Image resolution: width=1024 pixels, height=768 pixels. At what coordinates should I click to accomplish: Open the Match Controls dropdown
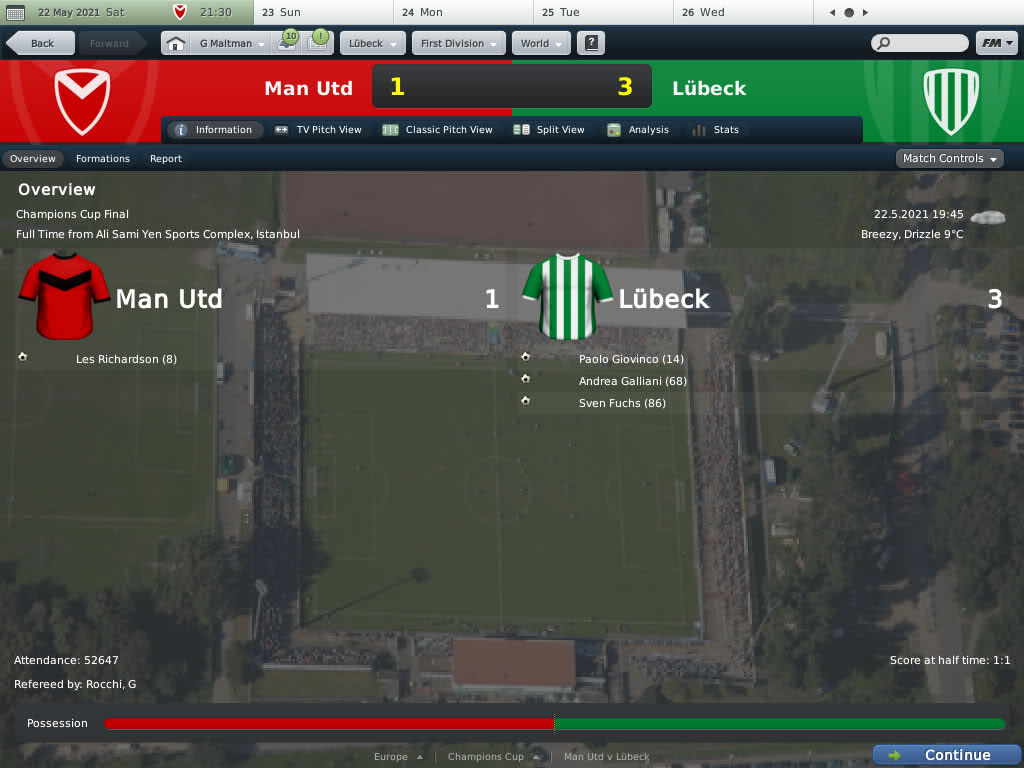pos(949,159)
